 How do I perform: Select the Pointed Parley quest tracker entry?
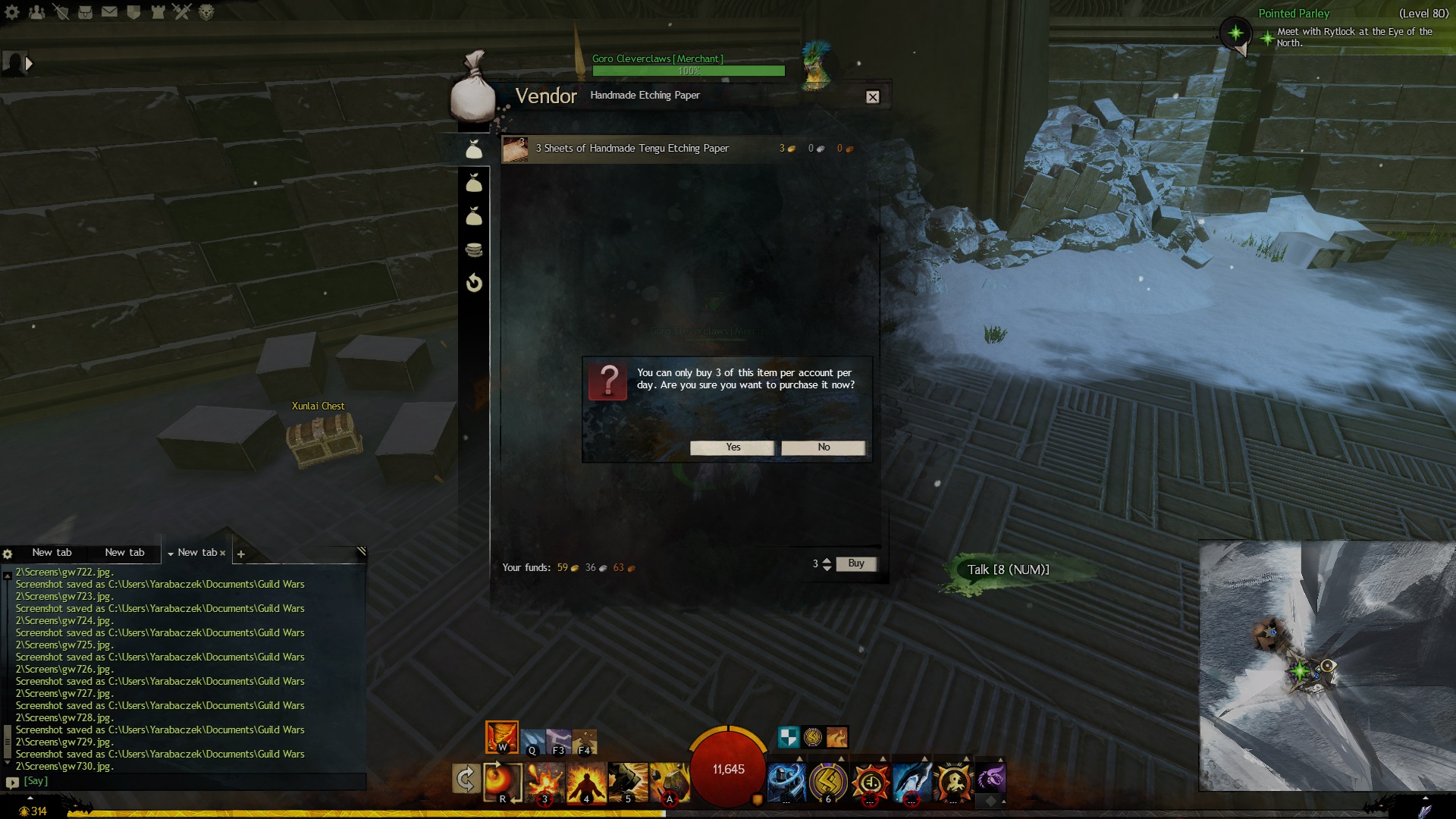click(1293, 14)
